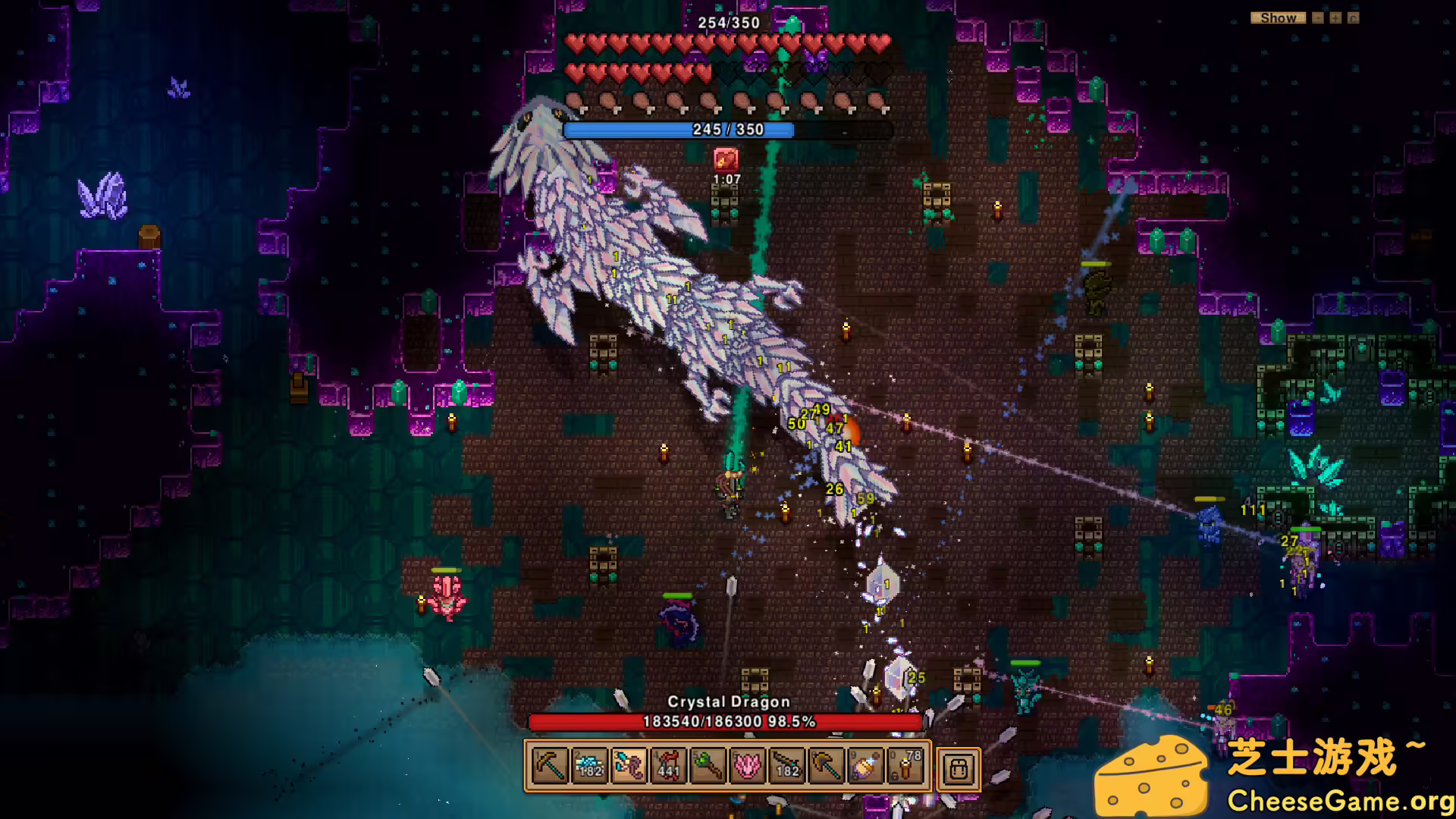Image resolution: width=1456 pixels, height=819 pixels.
Task: Click the Show minimap button
Action: pos(1278,17)
